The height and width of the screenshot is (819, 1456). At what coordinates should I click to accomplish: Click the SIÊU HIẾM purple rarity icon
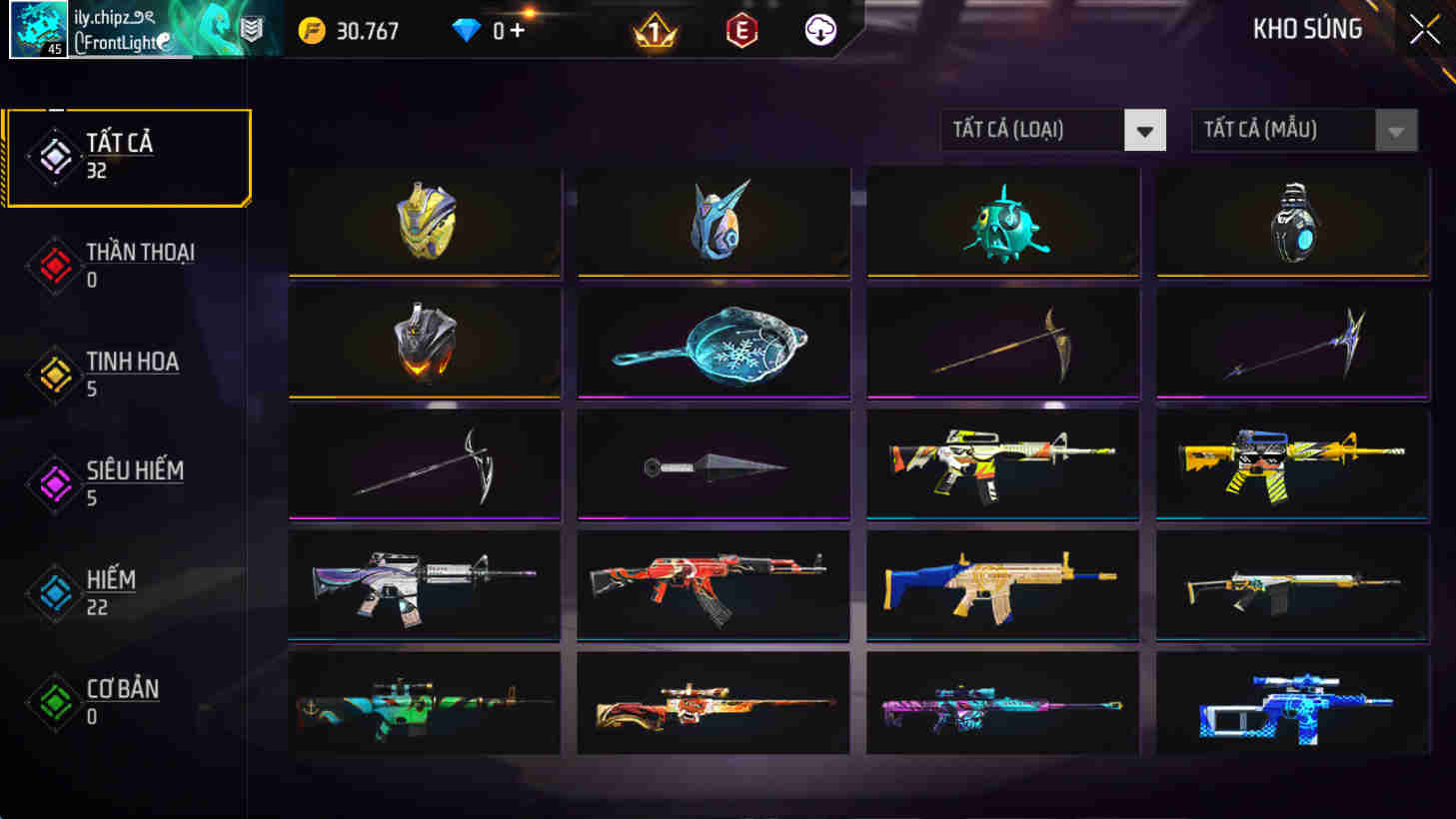point(54,482)
